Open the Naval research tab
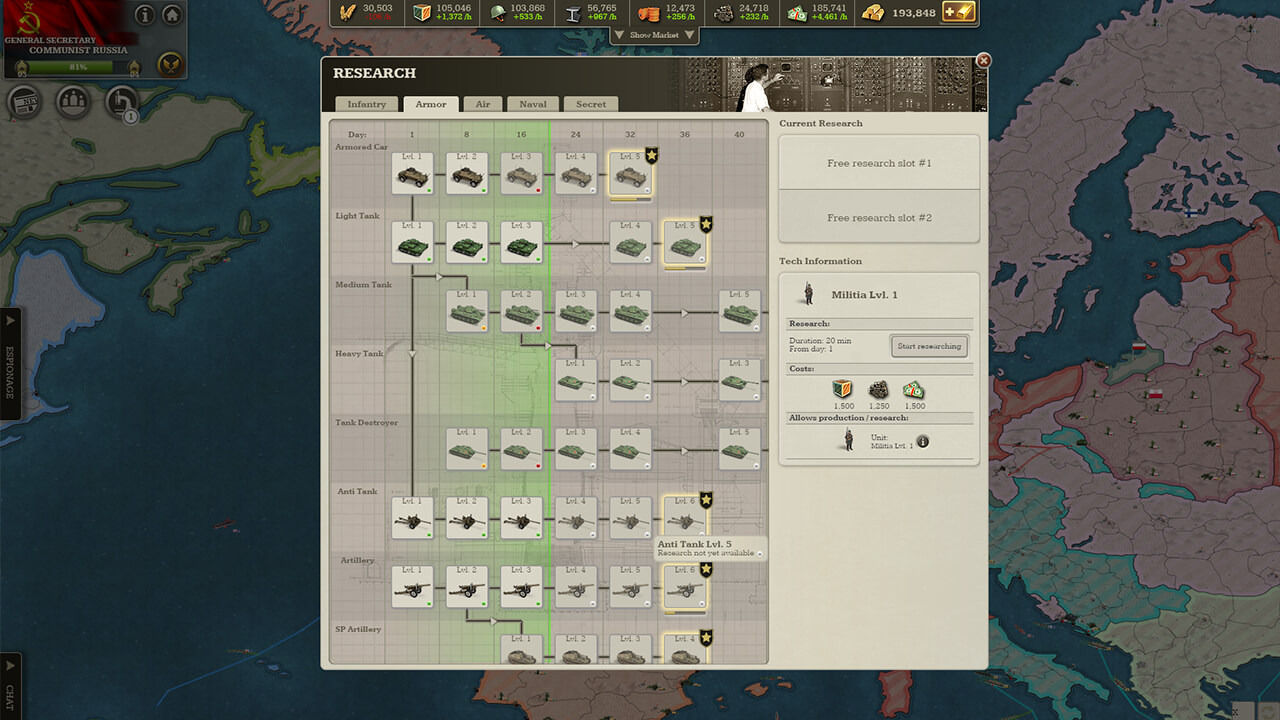The height and width of the screenshot is (720, 1280). pos(532,104)
